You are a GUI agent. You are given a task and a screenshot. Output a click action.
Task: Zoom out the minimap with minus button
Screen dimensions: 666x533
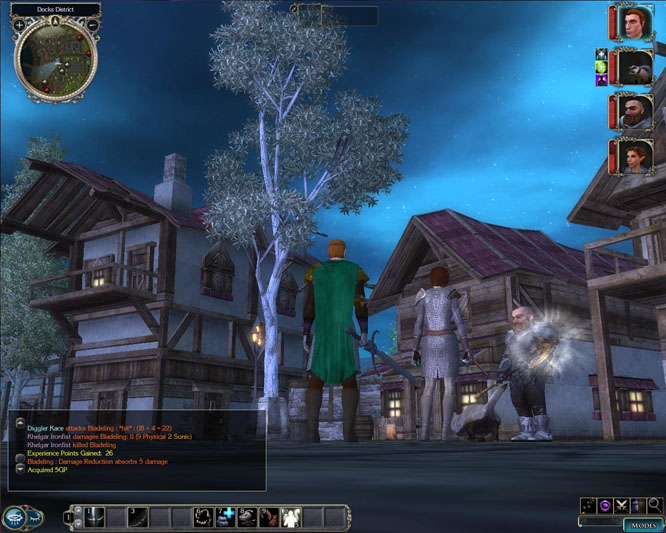93,24
